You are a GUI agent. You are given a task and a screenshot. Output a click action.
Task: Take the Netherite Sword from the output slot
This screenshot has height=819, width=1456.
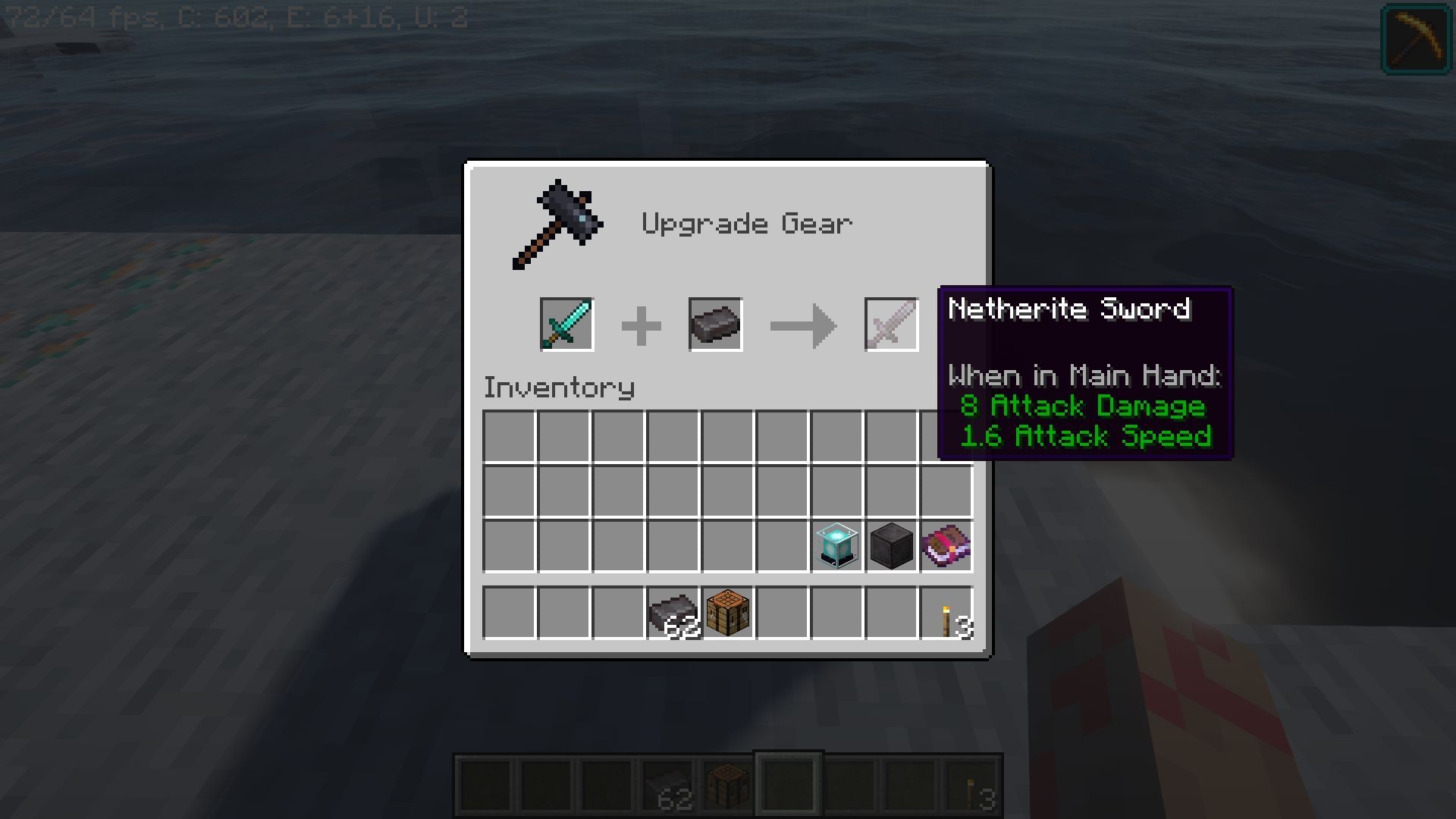(890, 324)
